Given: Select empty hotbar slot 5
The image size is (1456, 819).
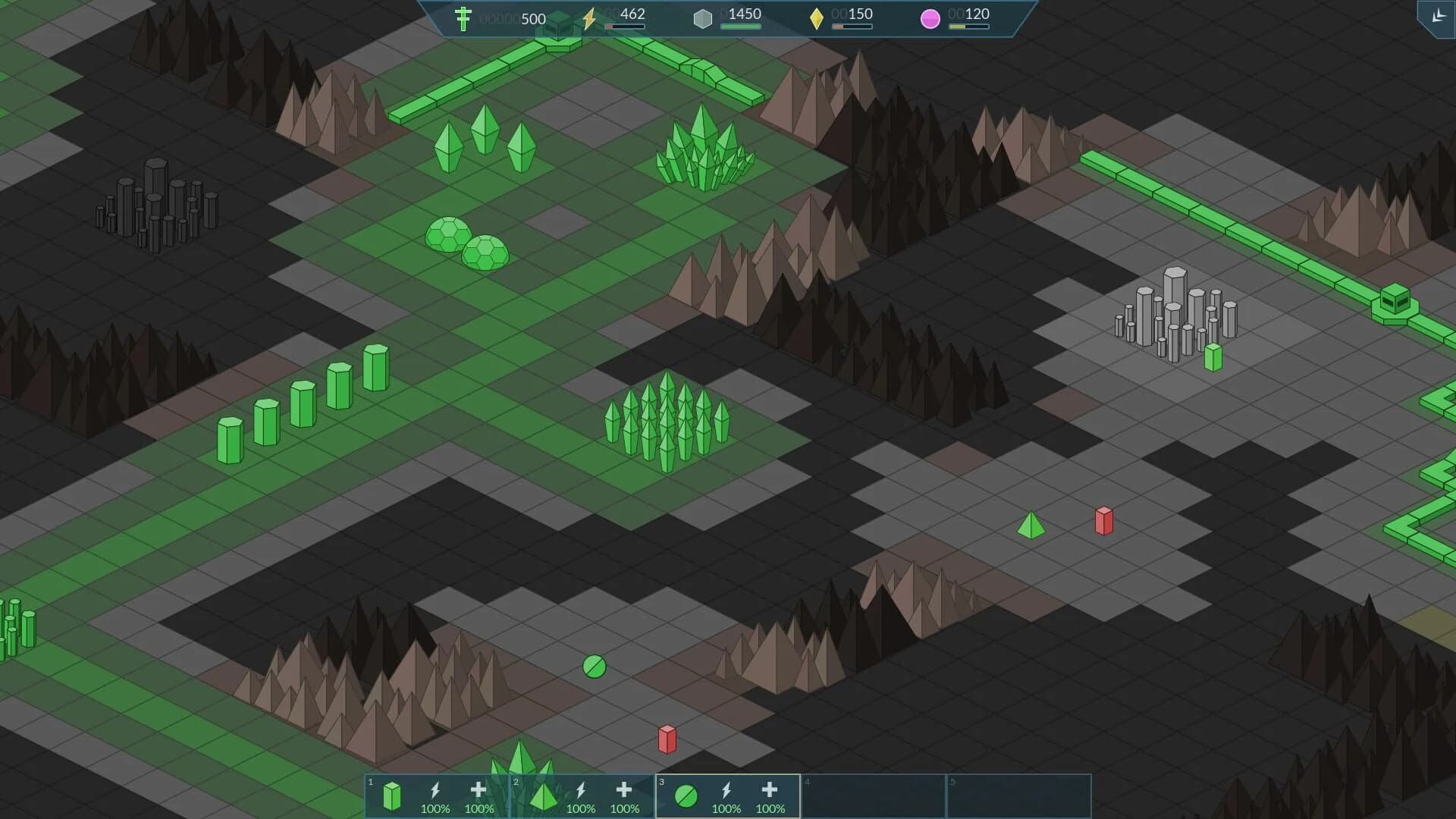Looking at the screenshot, I should click(x=1020, y=795).
